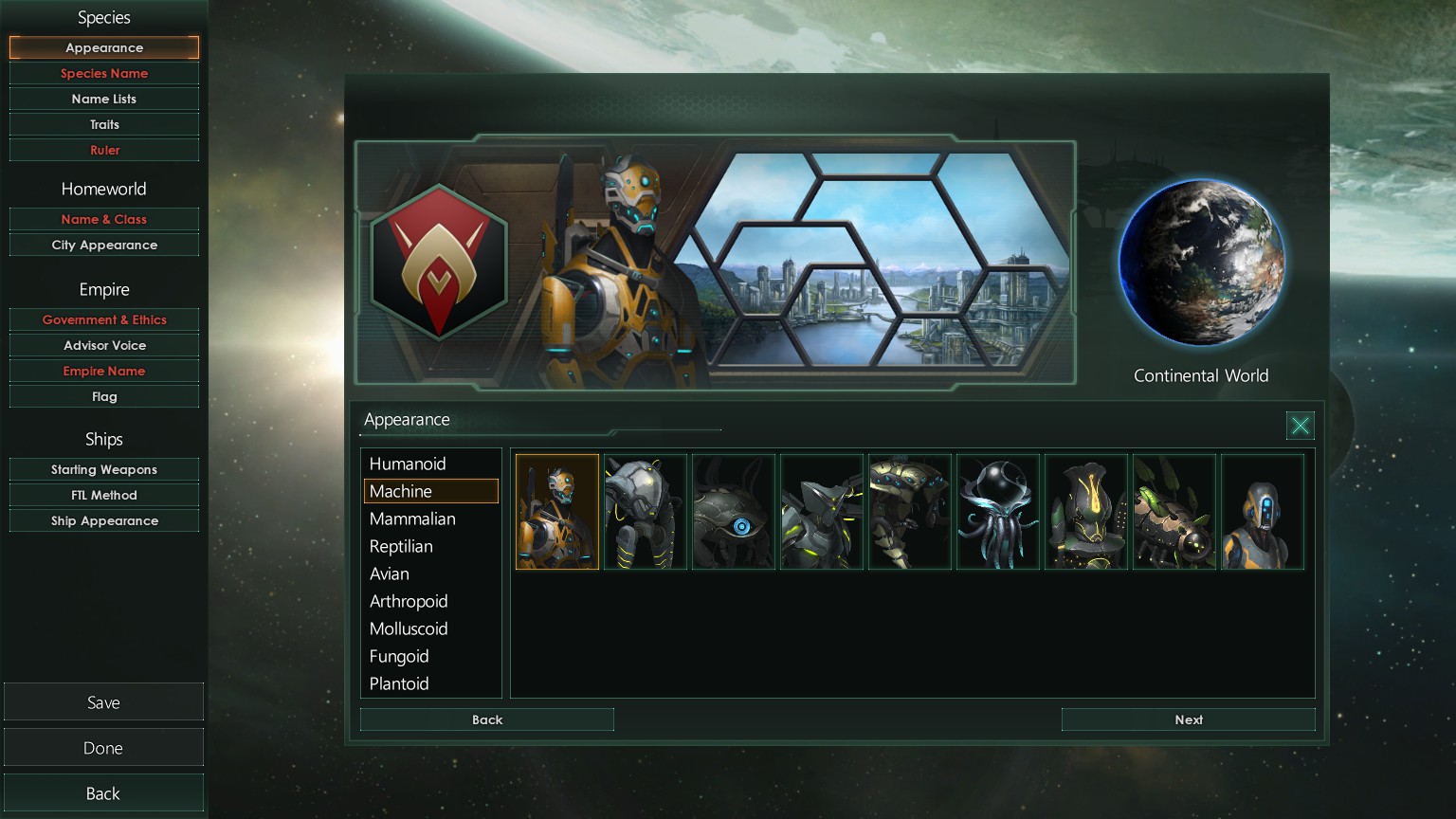Click the empire flag emblem
Viewport: 1456px width, 819px height.
pos(439,263)
